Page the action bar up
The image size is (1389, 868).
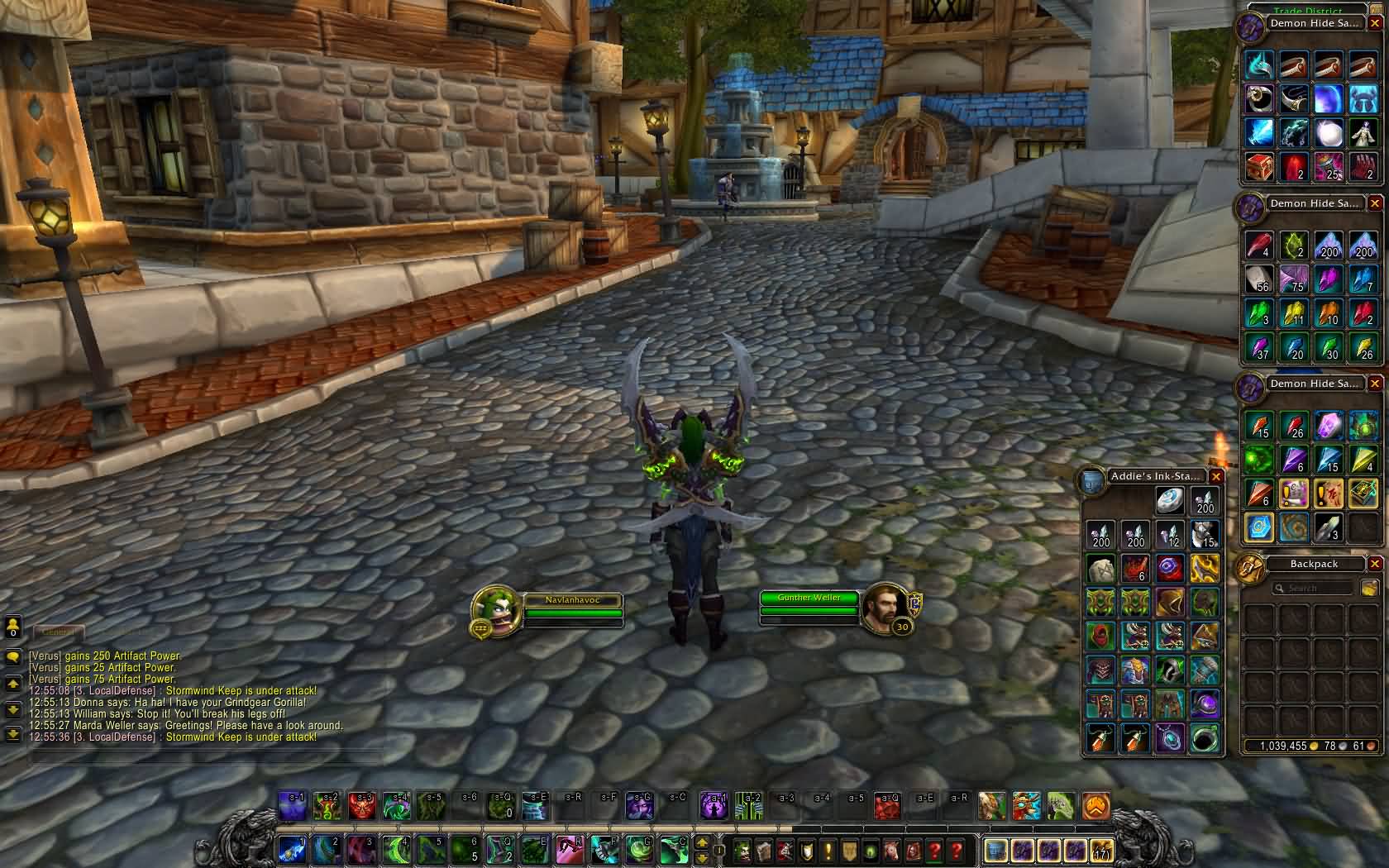[702, 842]
